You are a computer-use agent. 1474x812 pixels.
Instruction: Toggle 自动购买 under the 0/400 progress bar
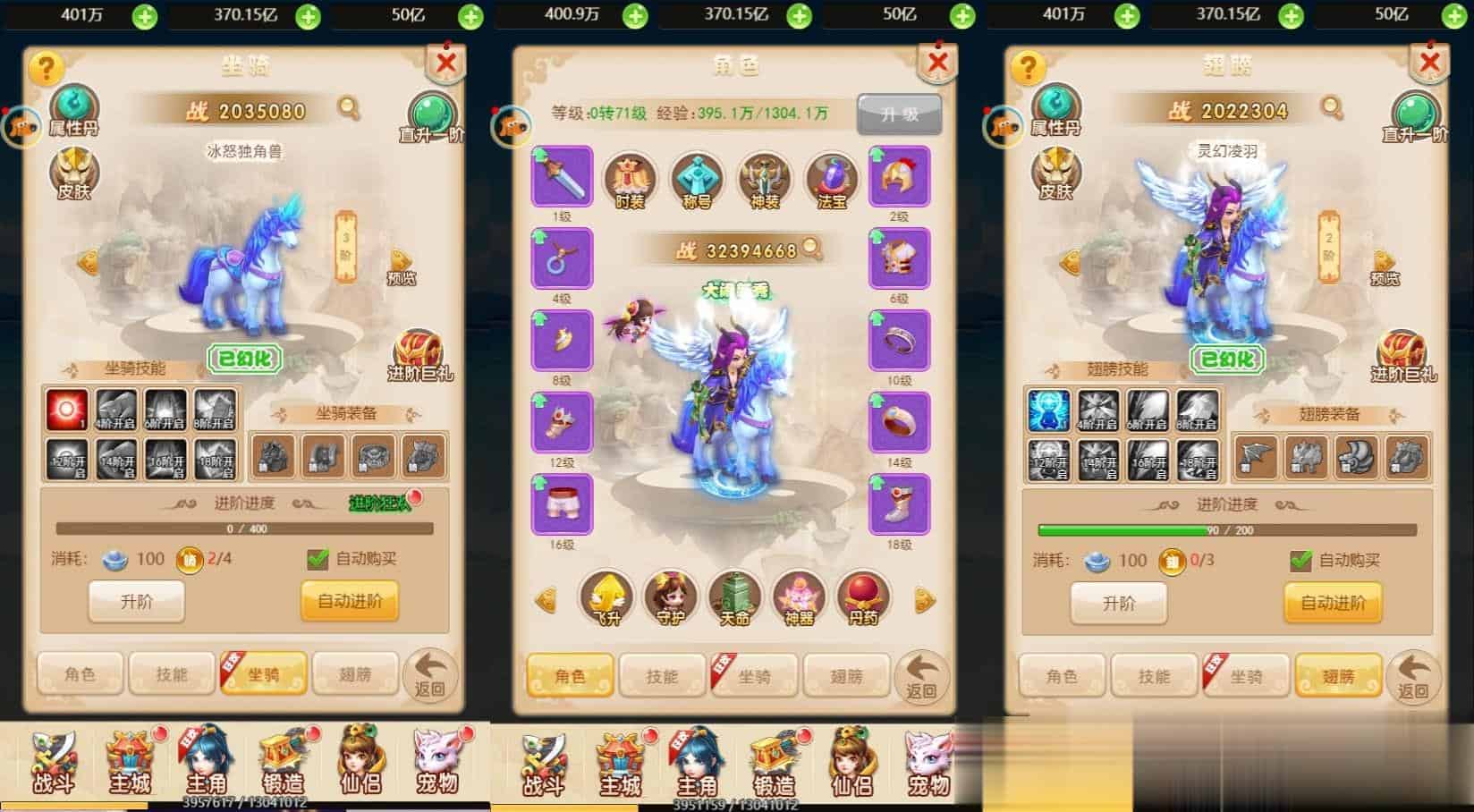point(318,559)
